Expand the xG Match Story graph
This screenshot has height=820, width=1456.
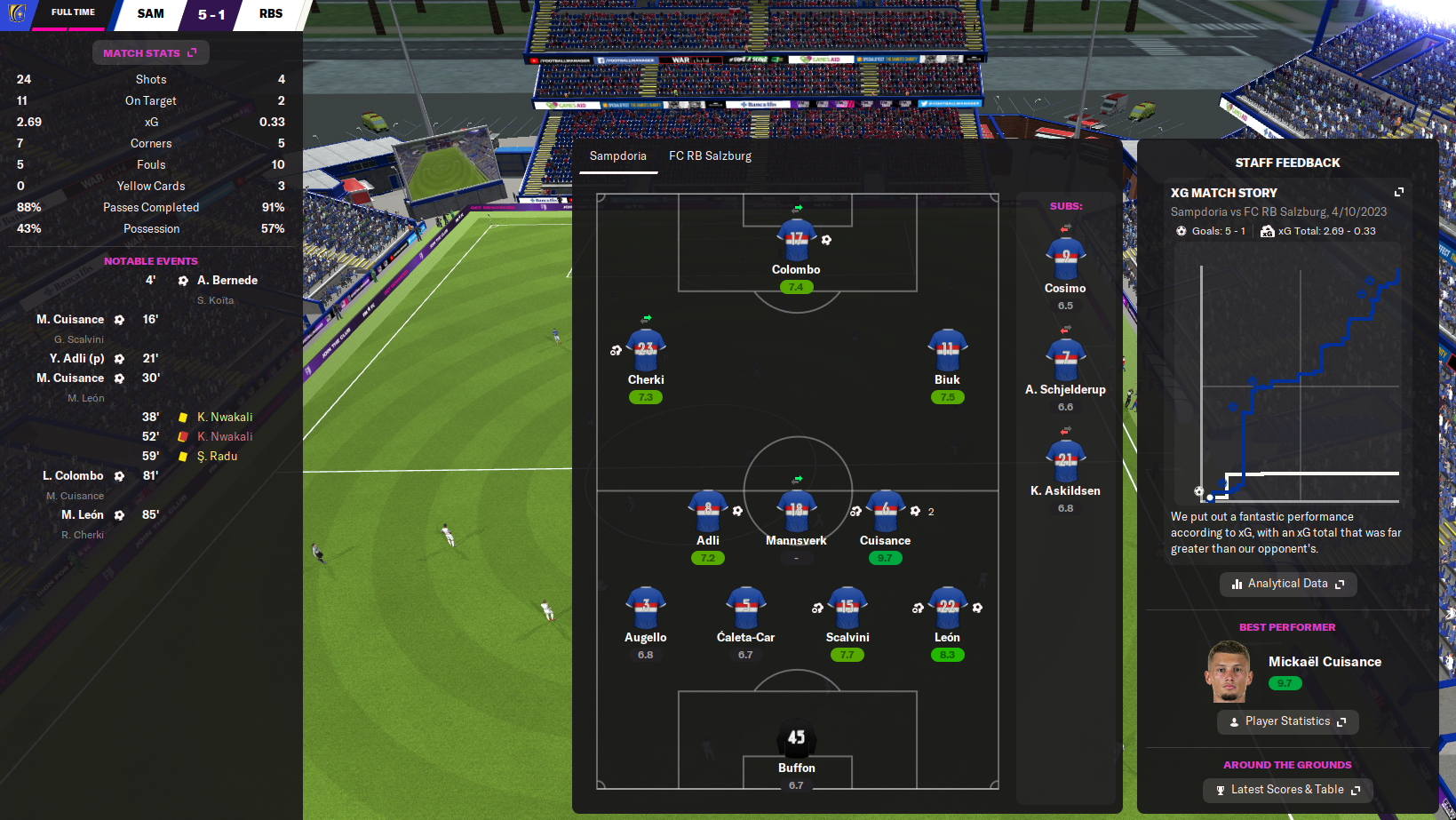coord(1399,192)
